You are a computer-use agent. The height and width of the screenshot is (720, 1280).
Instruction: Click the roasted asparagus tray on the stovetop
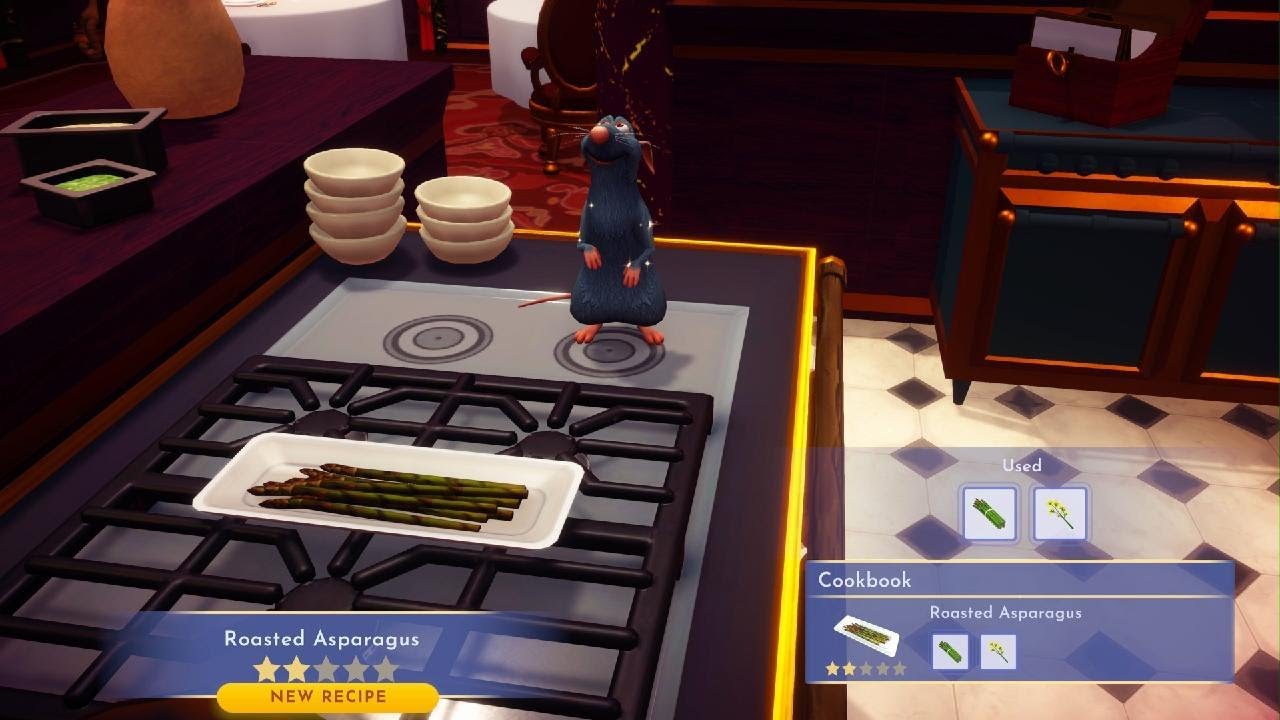pos(395,495)
